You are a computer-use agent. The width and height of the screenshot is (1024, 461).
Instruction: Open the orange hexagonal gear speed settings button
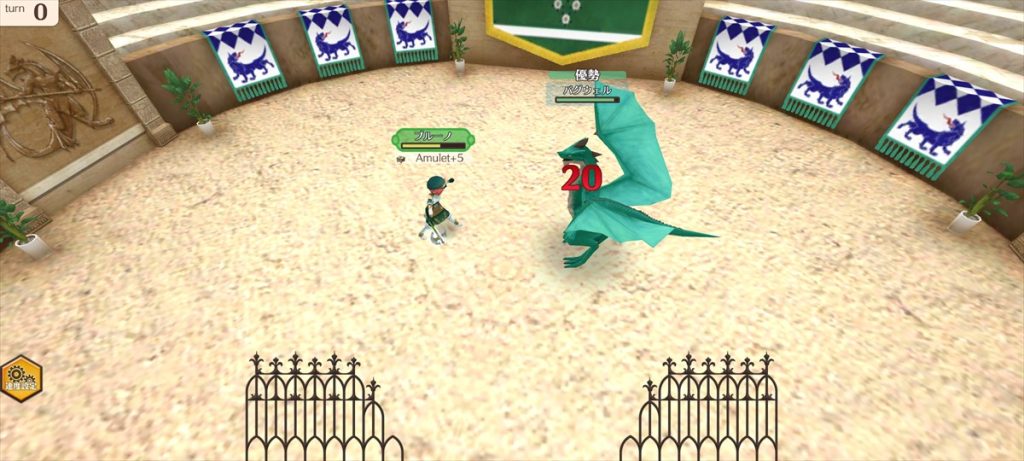(x=19, y=379)
